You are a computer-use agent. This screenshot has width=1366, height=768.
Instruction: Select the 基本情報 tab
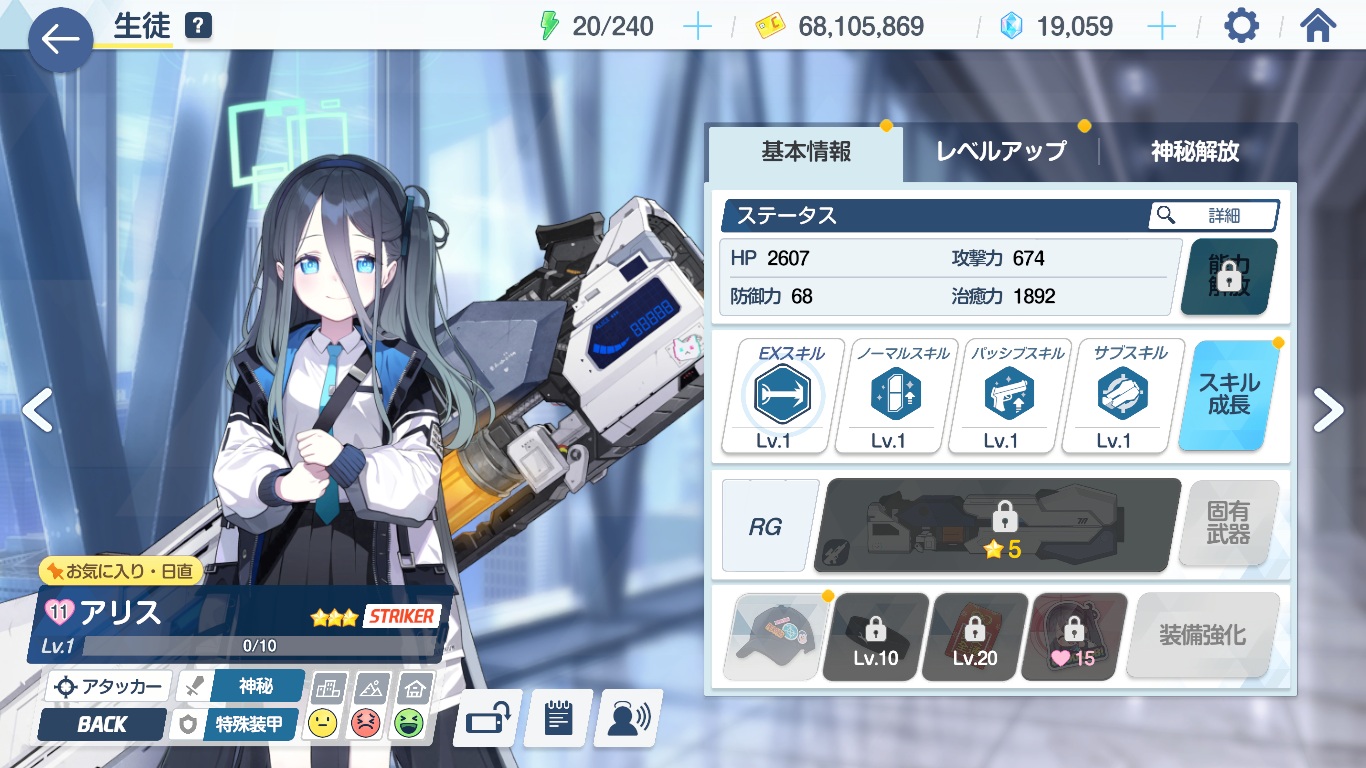tap(806, 152)
